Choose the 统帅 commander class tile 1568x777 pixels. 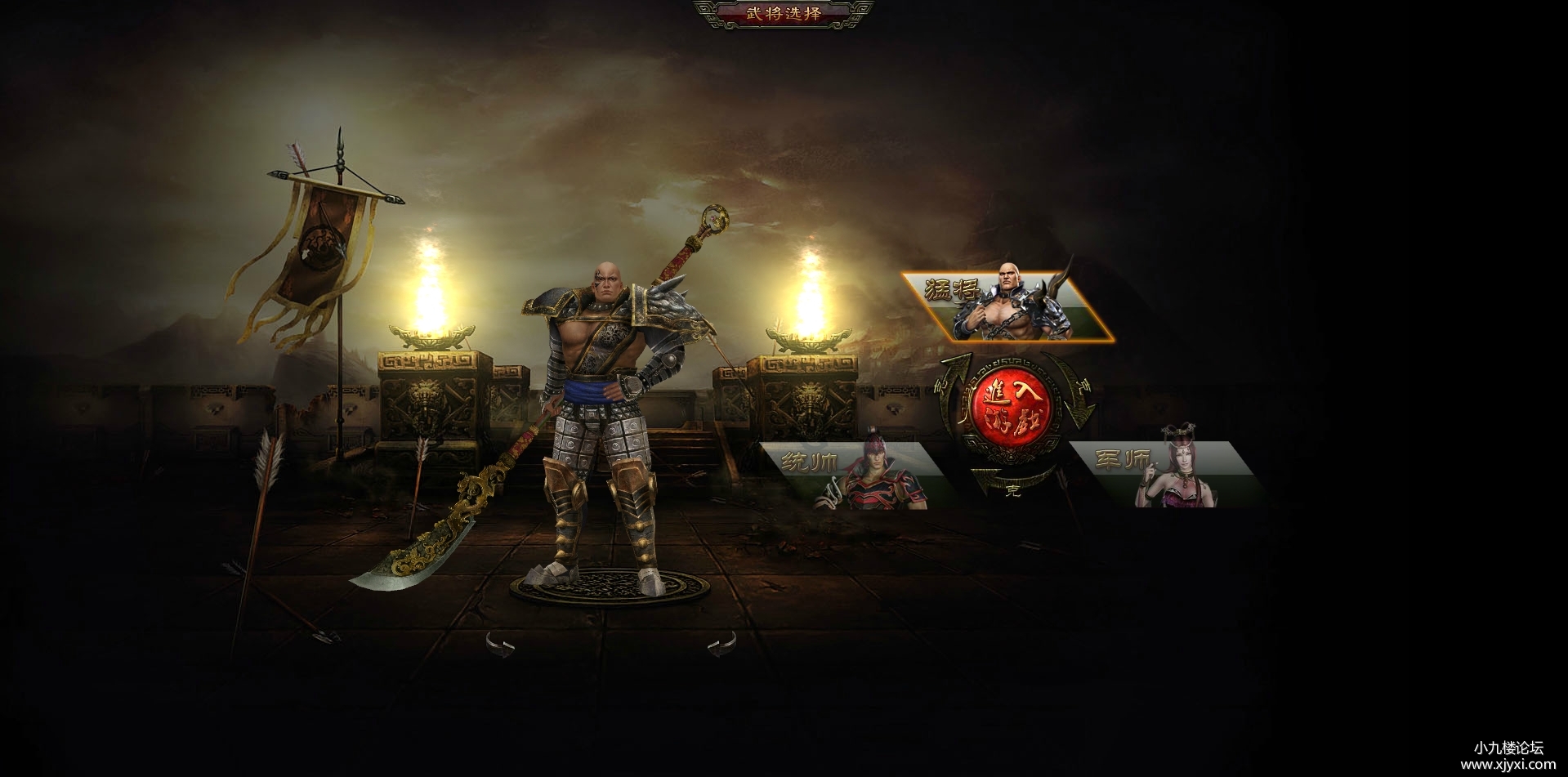pyautogui.click(x=852, y=475)
